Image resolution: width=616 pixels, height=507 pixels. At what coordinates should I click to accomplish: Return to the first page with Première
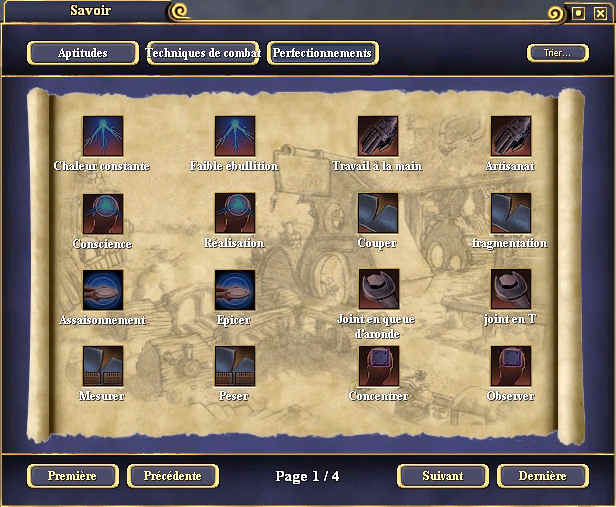pos(73,476)
